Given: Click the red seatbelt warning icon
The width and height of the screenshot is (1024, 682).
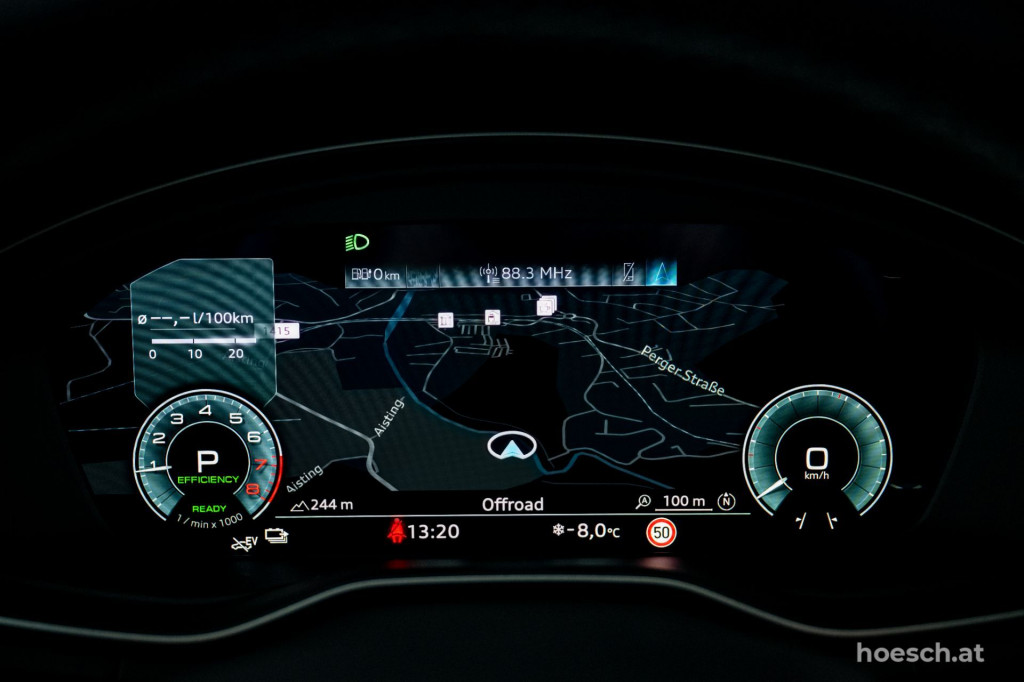Looking at the screenshot, I should [x=396, y=531].
